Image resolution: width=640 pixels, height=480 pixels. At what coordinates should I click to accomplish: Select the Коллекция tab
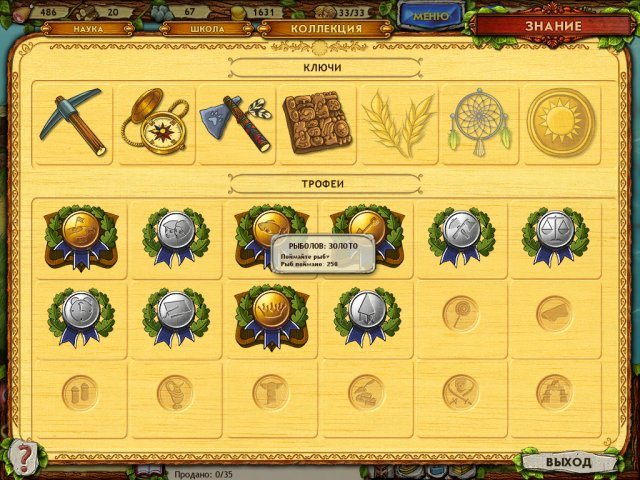[x=325, y=29]
